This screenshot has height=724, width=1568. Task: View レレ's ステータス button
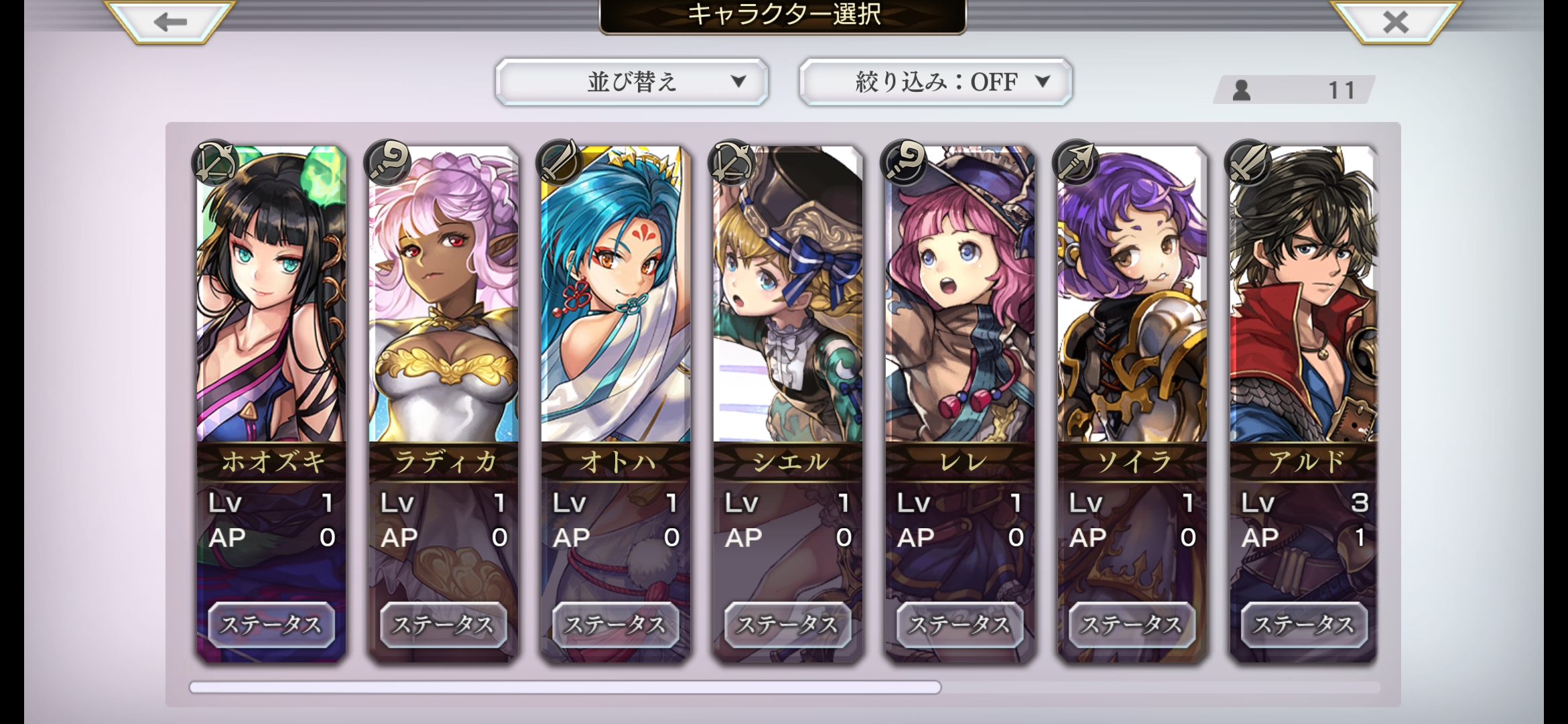pos(960,625)
